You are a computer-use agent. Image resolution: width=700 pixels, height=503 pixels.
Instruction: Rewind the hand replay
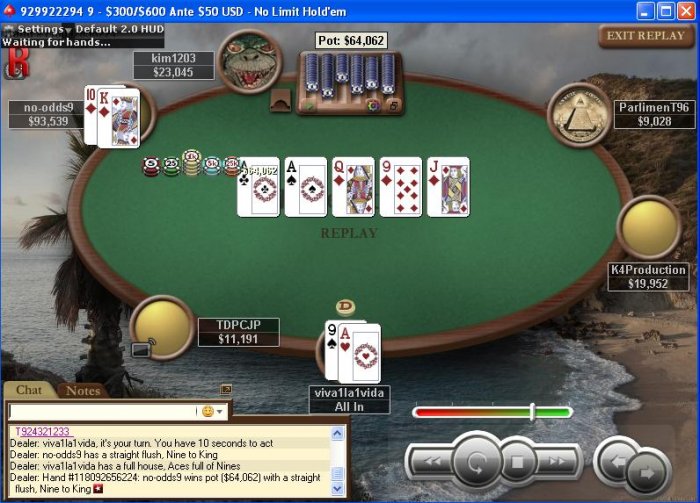[x=432, y=462]
